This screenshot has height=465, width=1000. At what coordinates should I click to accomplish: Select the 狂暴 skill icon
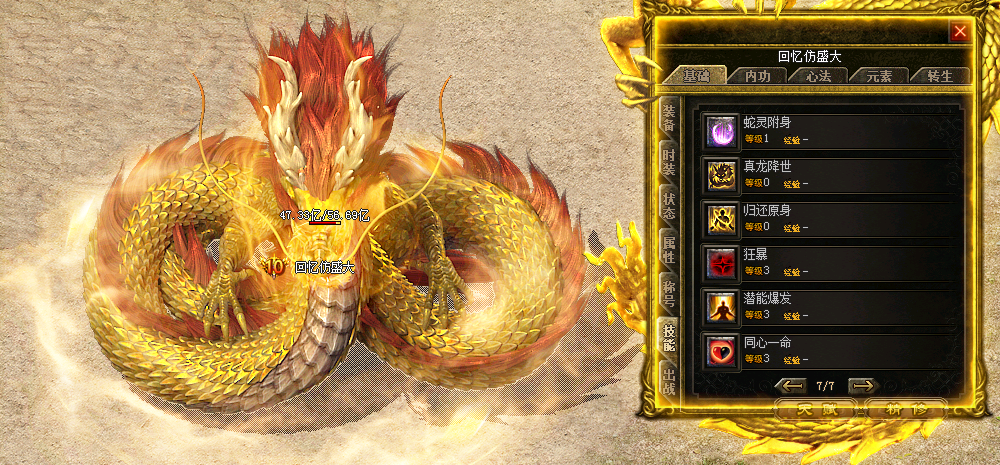(719, 262)
